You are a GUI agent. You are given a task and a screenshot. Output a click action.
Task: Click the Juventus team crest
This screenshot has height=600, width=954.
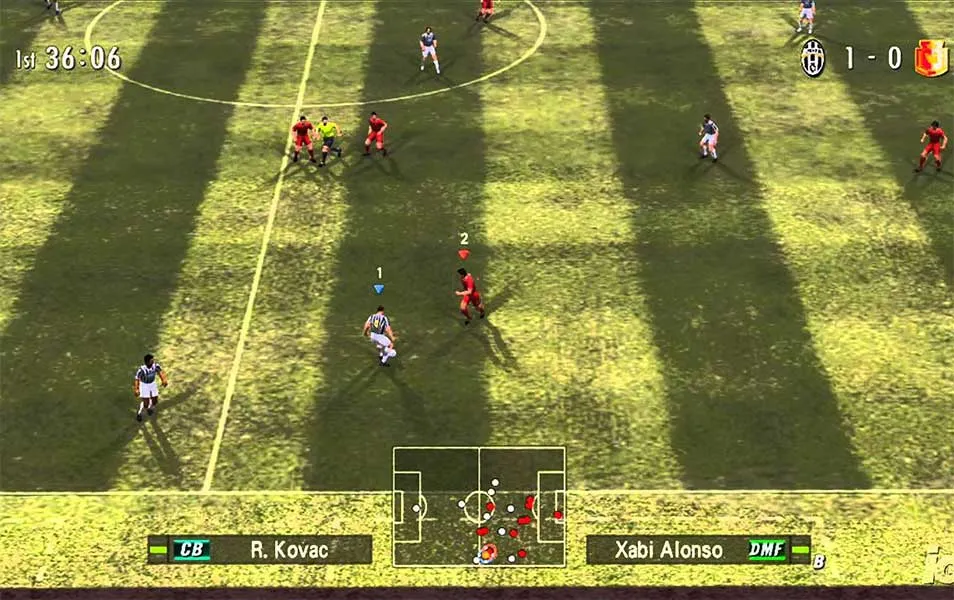click(812, 58)
